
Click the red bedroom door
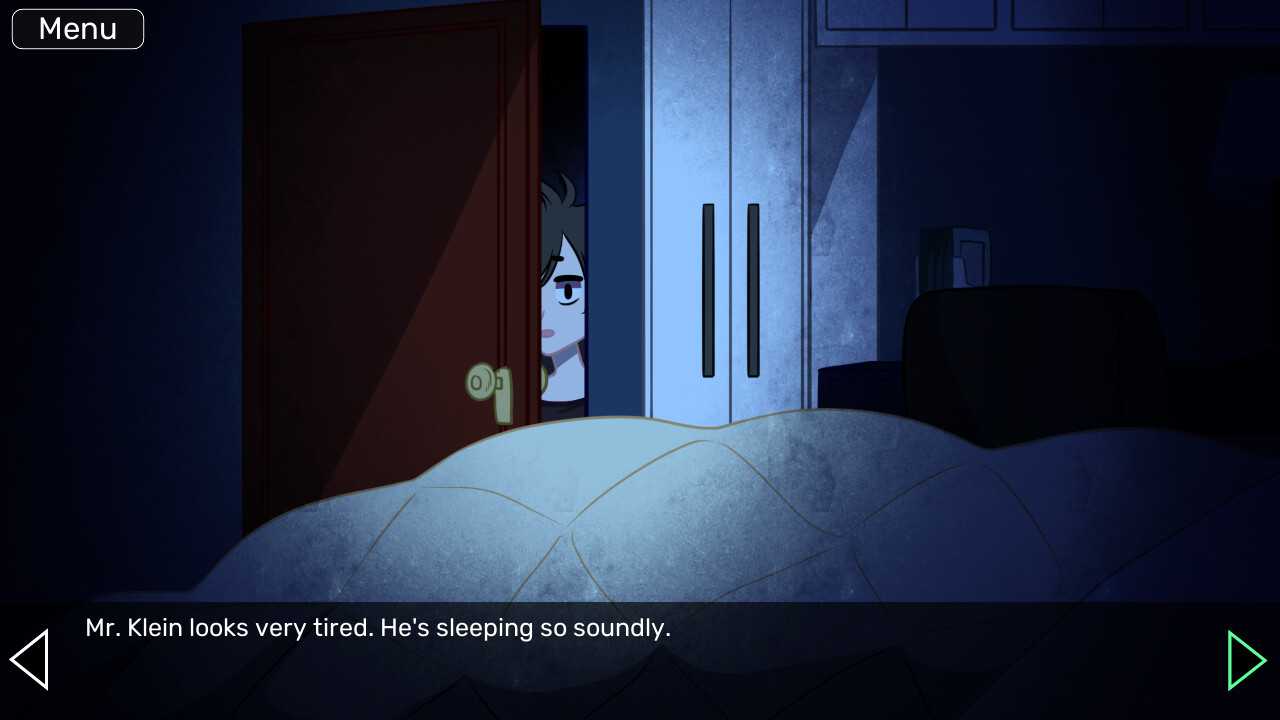coord(370,250)
